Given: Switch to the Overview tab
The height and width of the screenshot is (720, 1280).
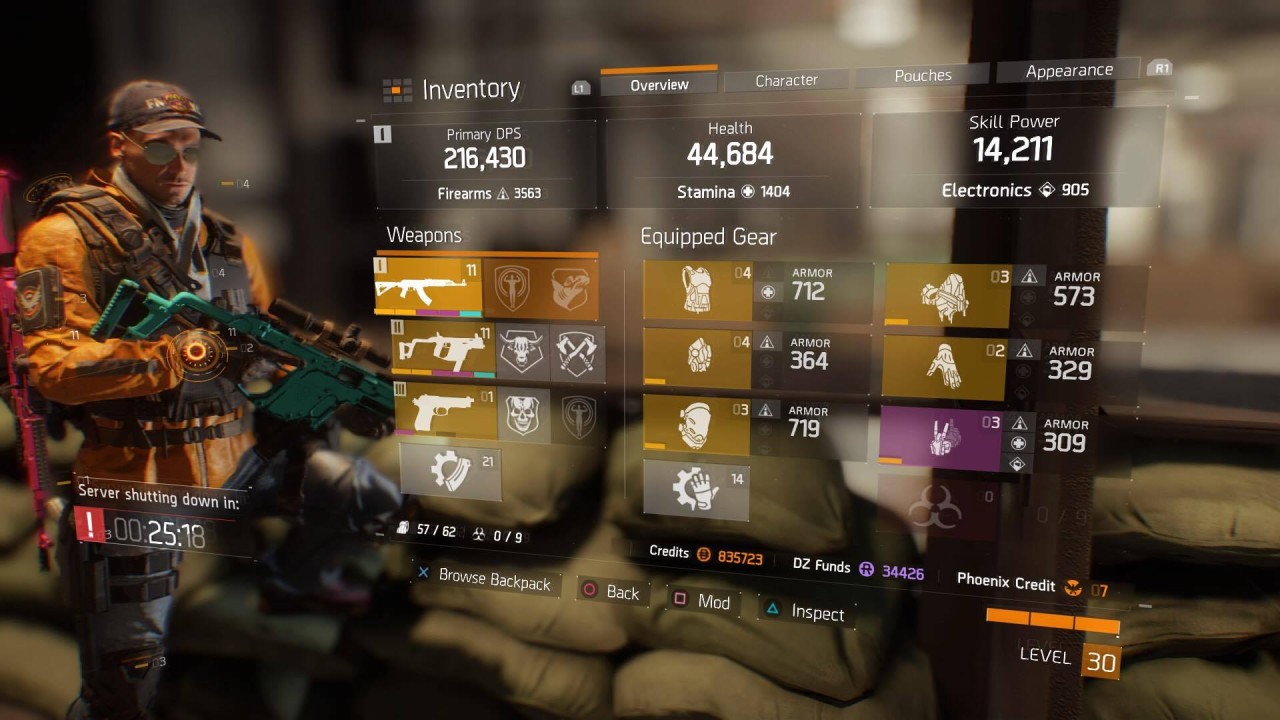Looking at the screenshot, I should [x=659, y=85].
